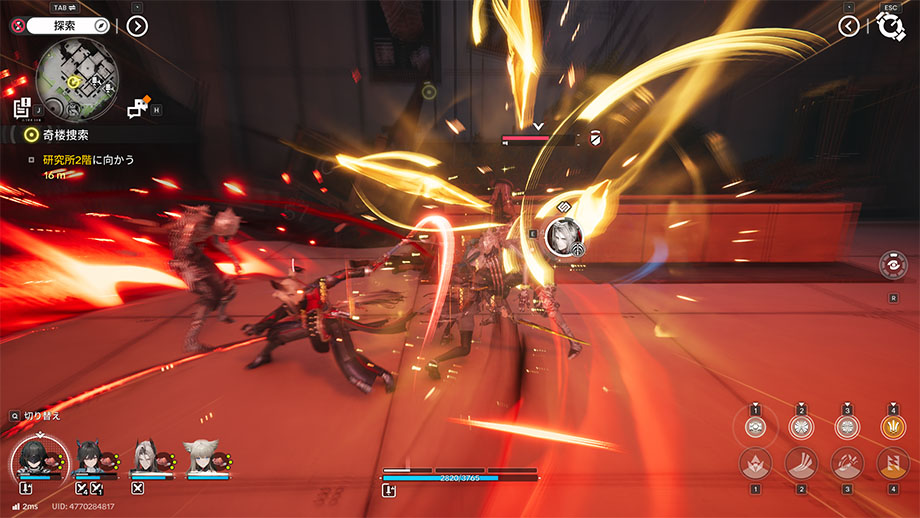Open the main menu ring icon
The height and width of the screenshot is (518, 920).
[x=890, y=26]
